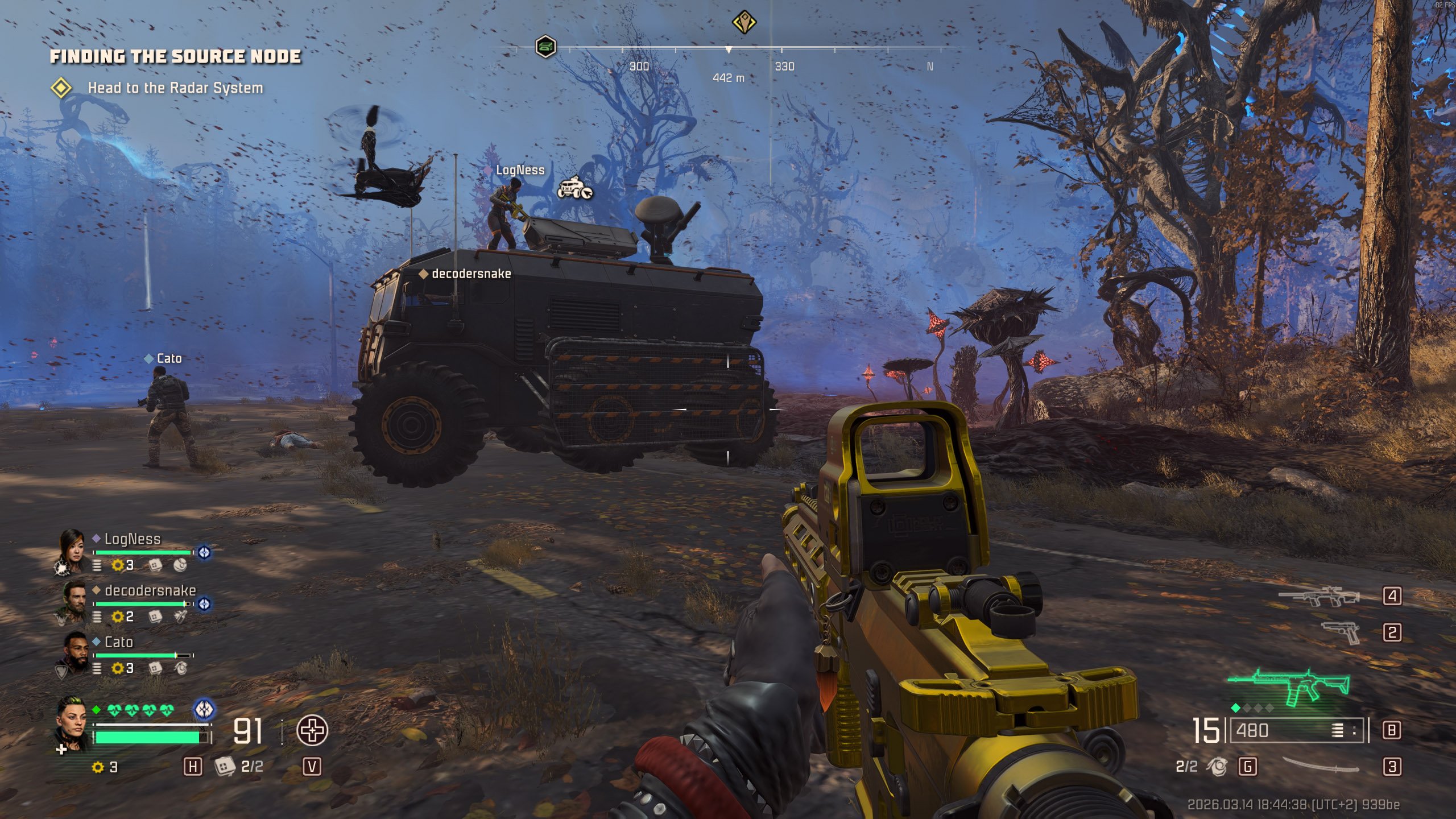Switch to the pistol sidearm
This screenshot has width=1456, height=819.
1341,632
